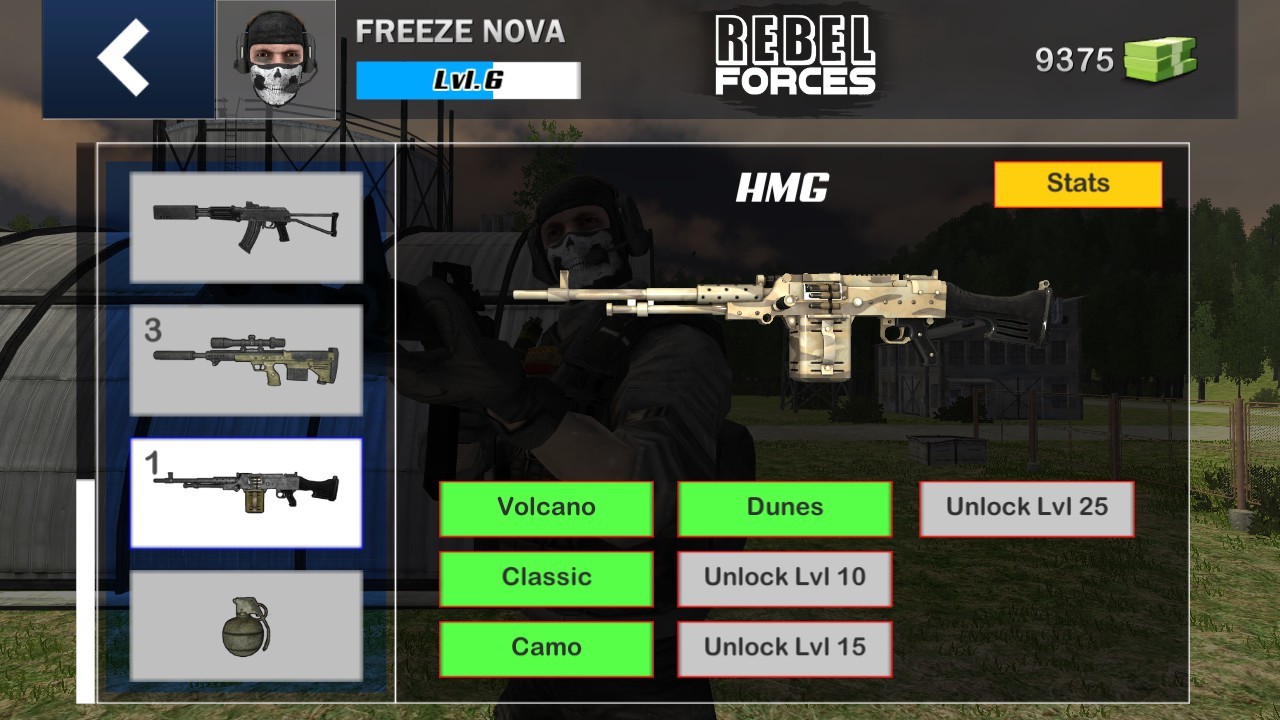Open the Stats panel

1078,183
